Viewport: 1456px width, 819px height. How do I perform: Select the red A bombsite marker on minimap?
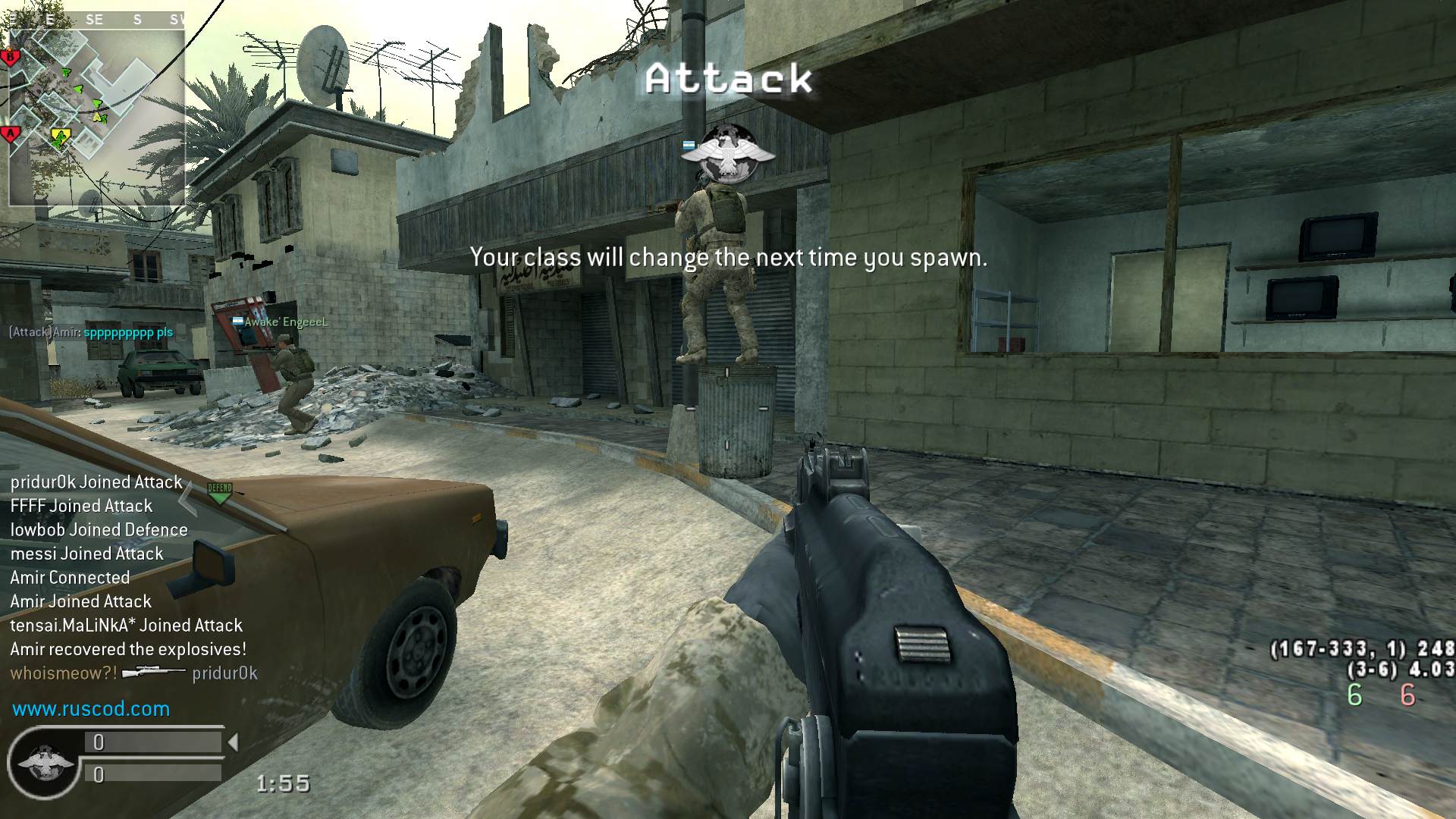tap(11, 135)
